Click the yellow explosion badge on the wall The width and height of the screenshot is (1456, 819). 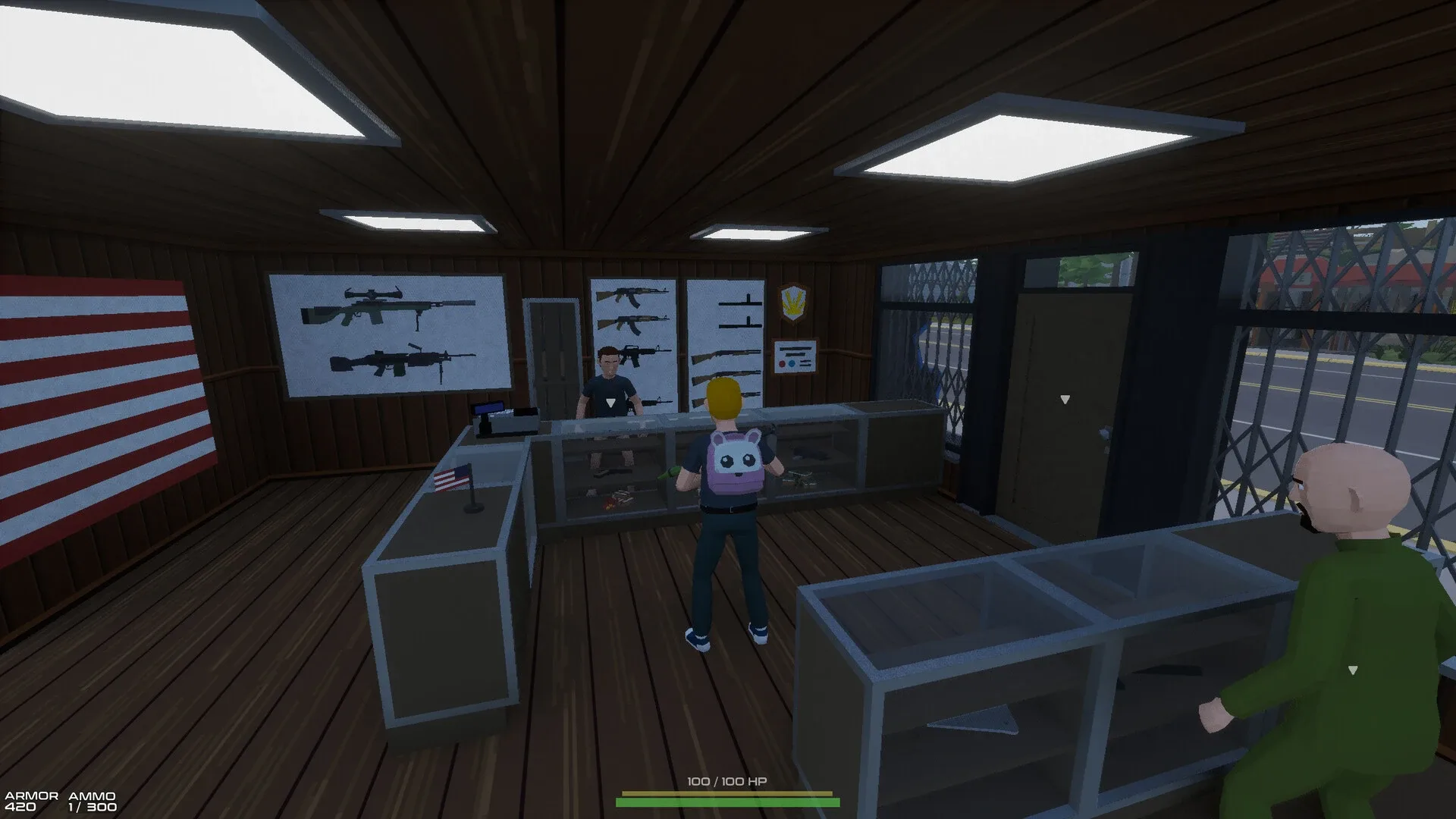(794, 303)
